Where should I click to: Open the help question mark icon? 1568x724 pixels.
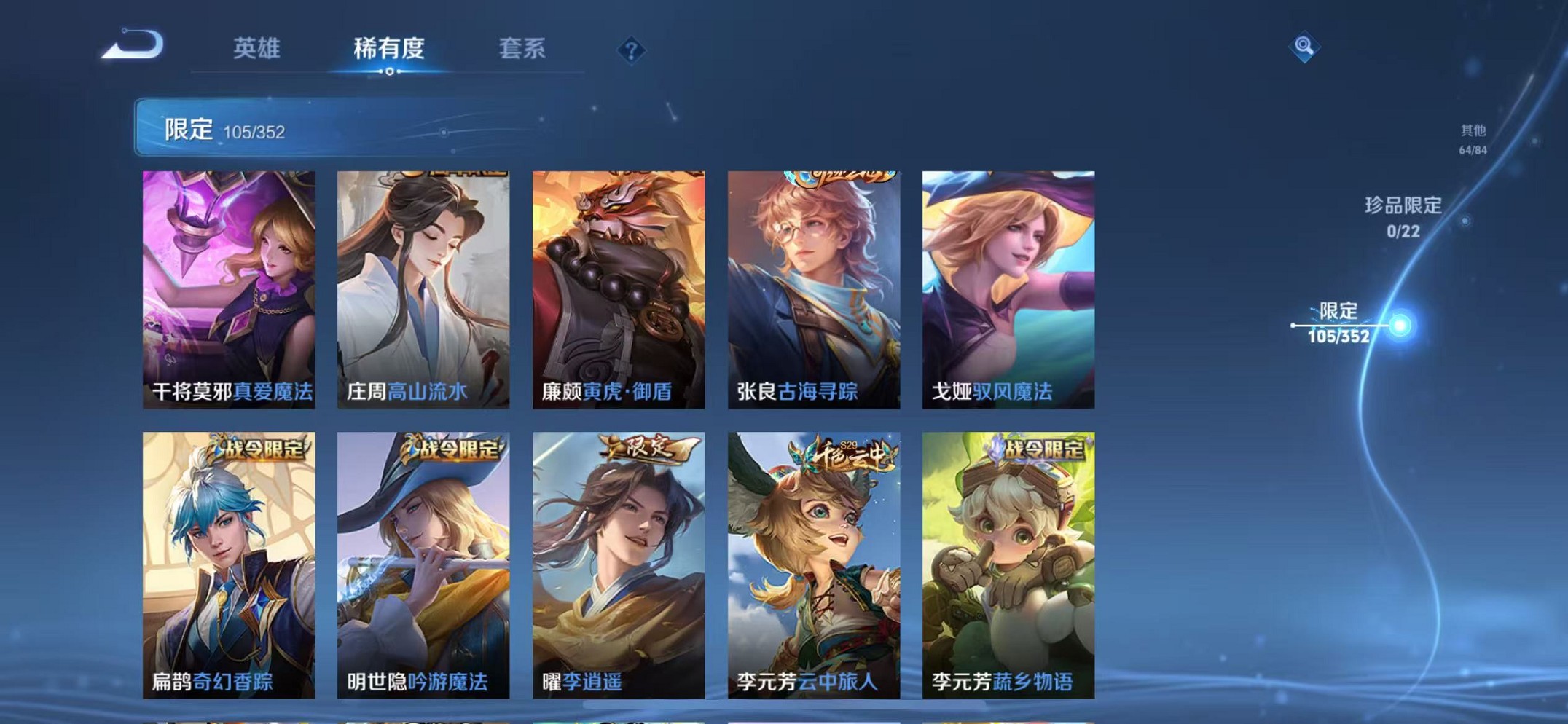(x=632, y=50)
